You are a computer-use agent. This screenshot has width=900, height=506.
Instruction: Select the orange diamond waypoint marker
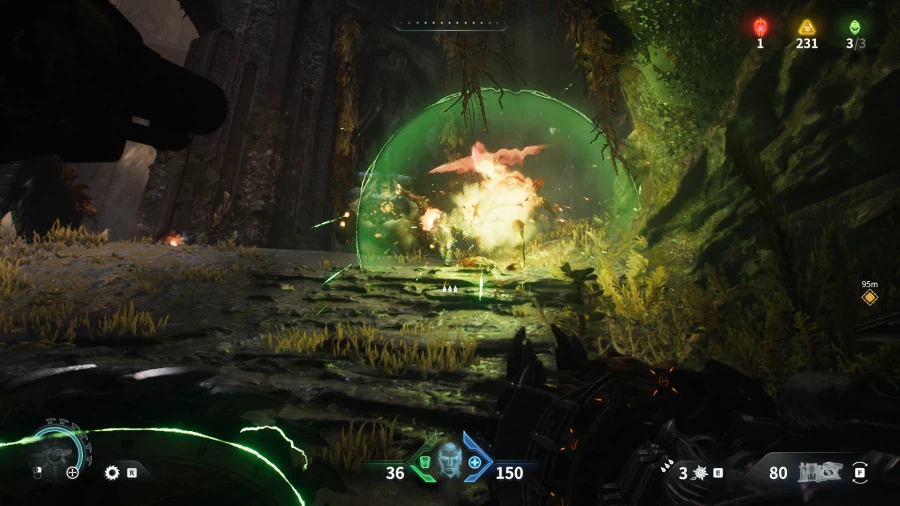pyautogui.click(x=869, y=297)
